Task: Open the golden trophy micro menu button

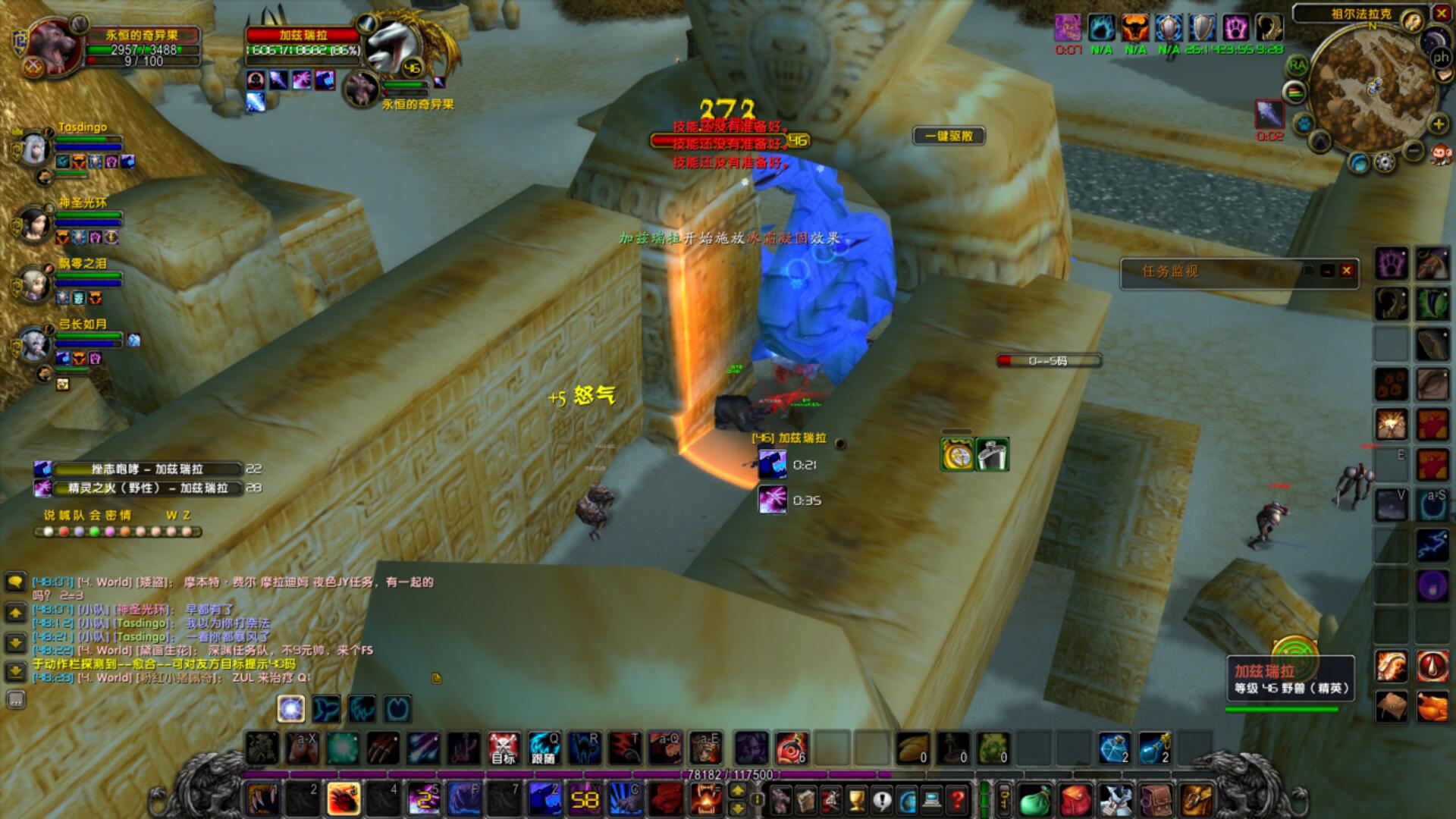Action: click(x=856, y=799)
